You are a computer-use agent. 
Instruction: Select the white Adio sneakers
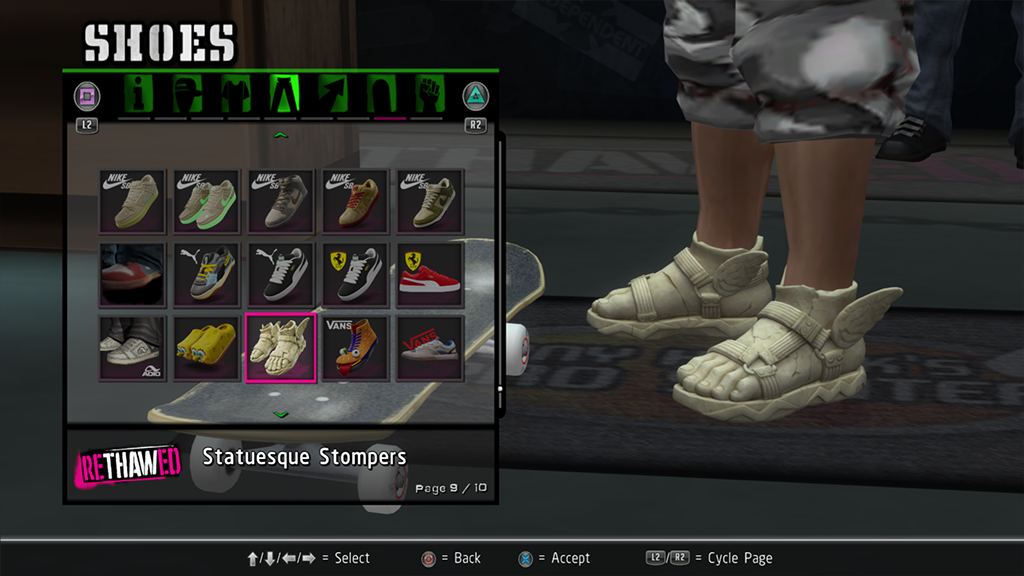tap(132, 348)
